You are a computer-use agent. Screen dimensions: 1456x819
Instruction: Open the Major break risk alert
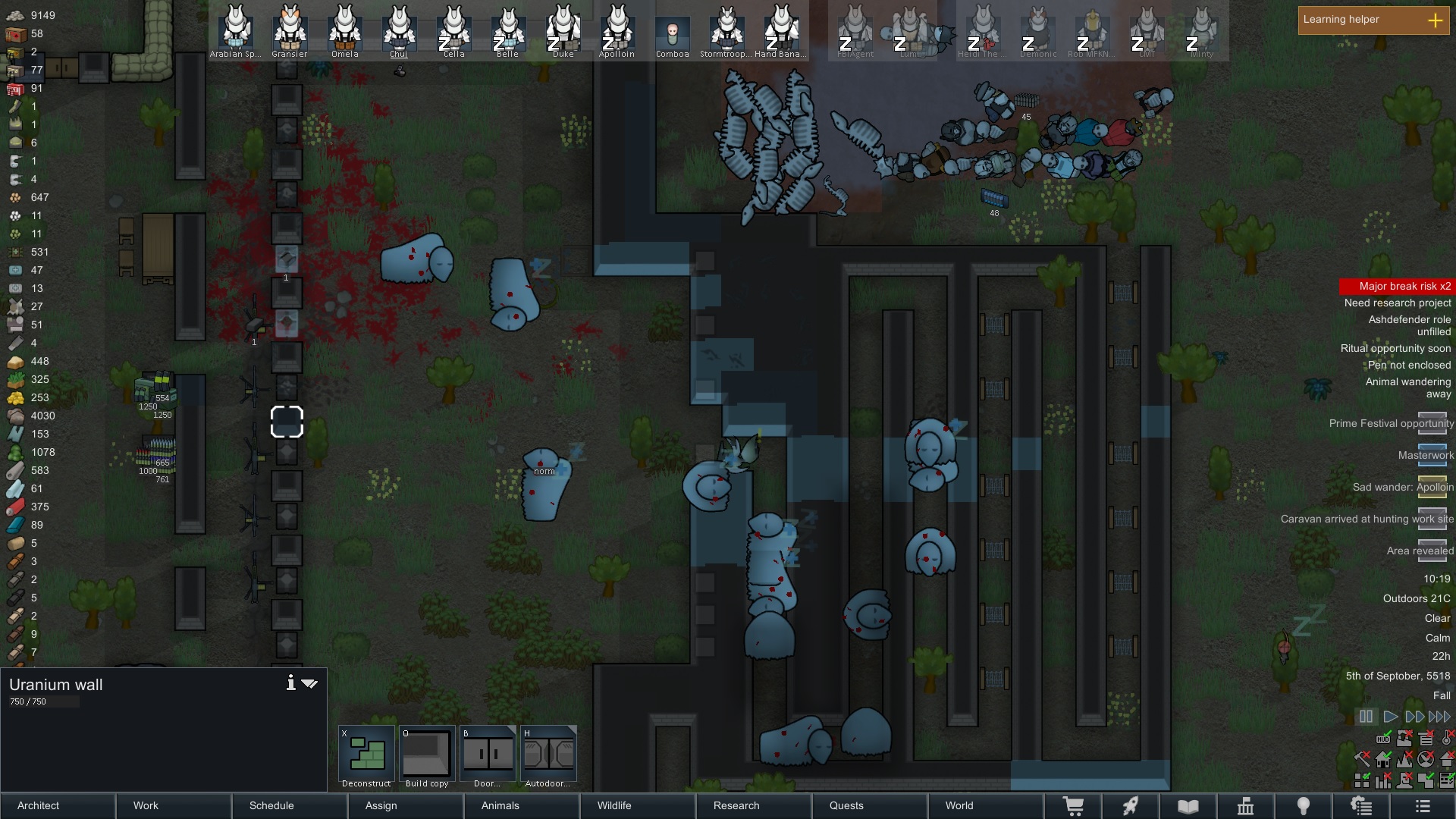pyautogui.click(x=1396, y=286)
